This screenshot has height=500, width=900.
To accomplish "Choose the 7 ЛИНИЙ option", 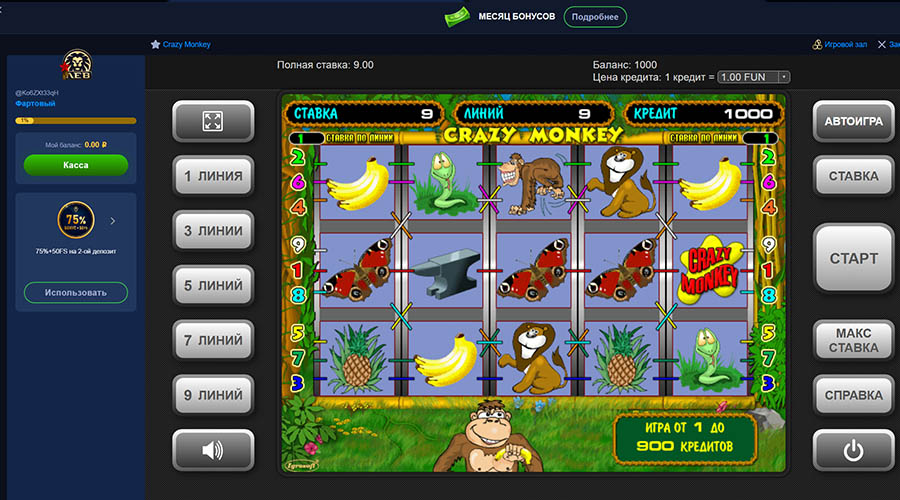I will coord(213,341).
